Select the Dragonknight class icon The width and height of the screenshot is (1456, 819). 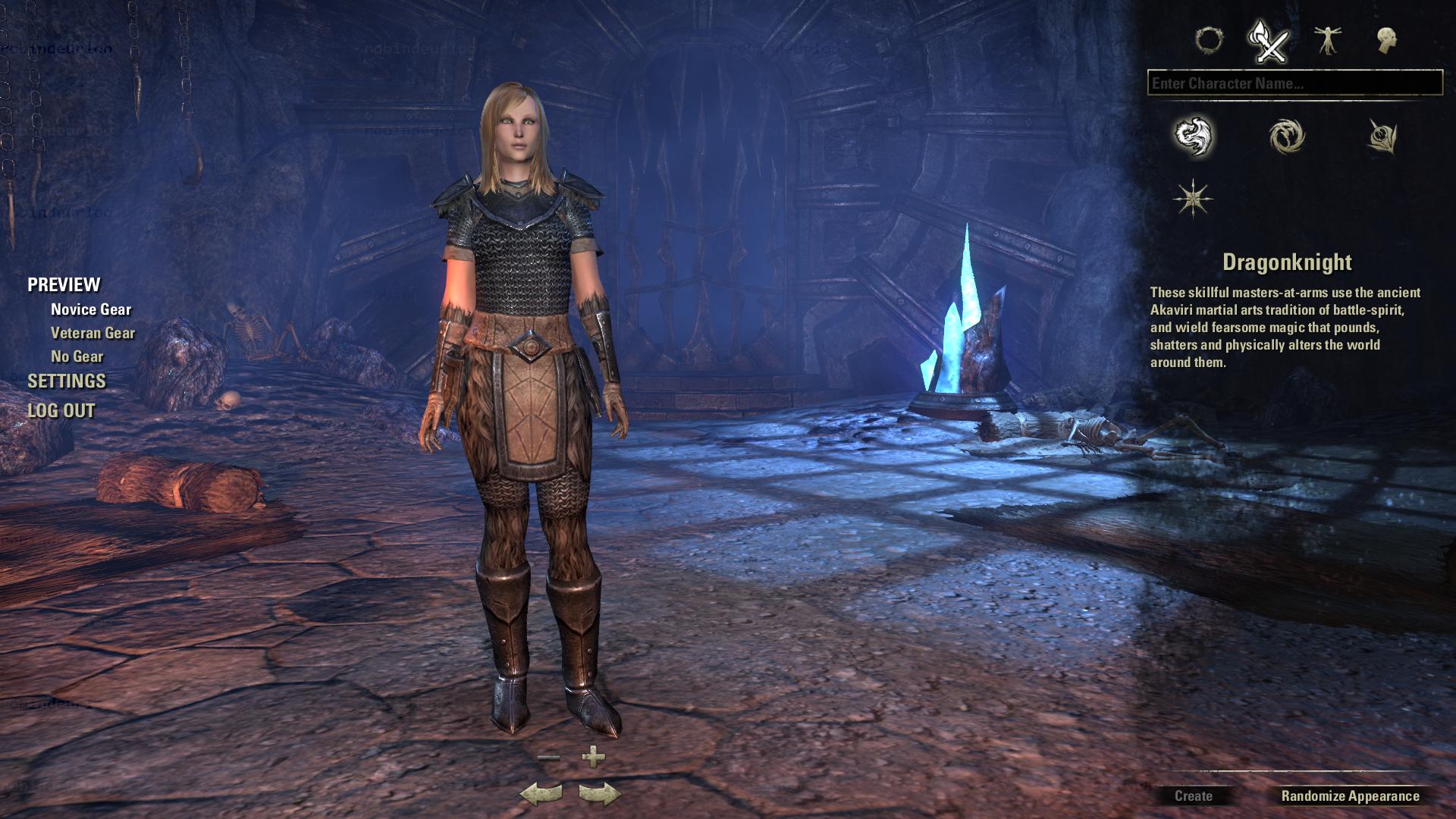pyautogui.click(x=1194, y=136)
